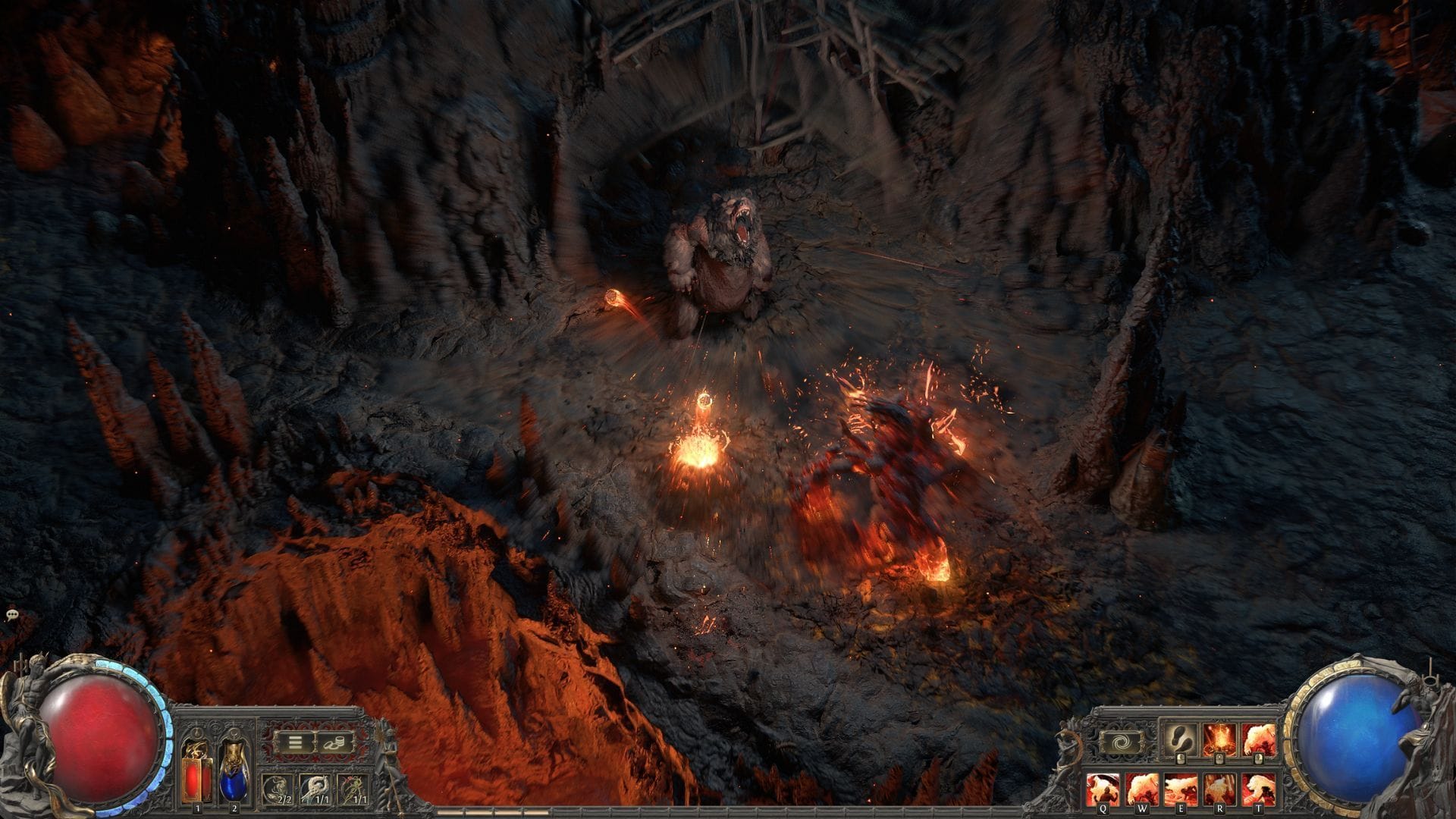Image resolution: width=1456 pixels, height=819 pixels.
Task: Open the game options menu
Action: 295,742
